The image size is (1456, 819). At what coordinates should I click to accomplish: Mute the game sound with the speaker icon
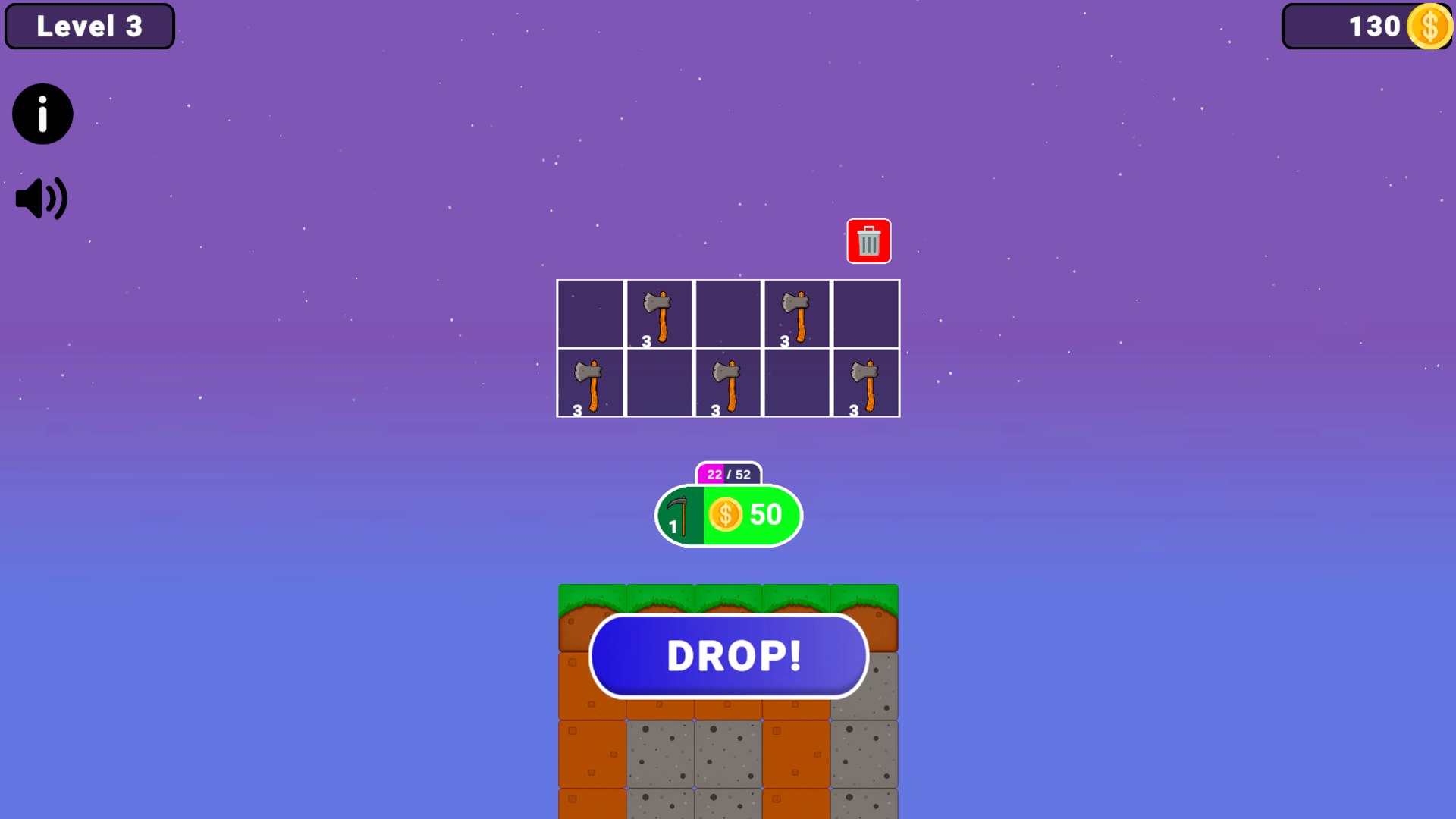40,198
